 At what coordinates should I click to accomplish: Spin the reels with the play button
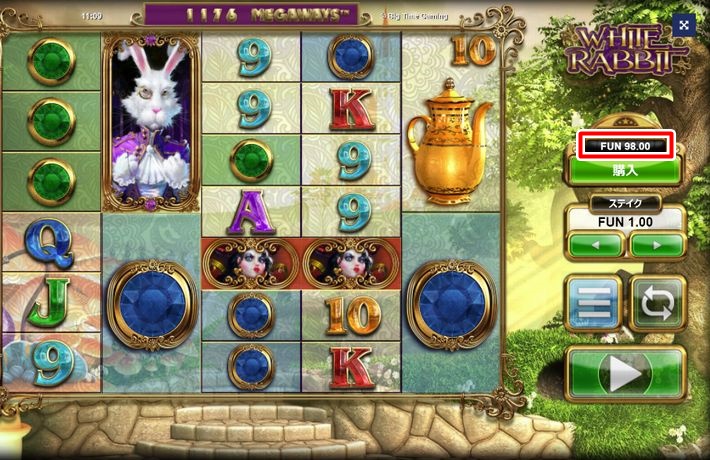[x=625, y=375]
